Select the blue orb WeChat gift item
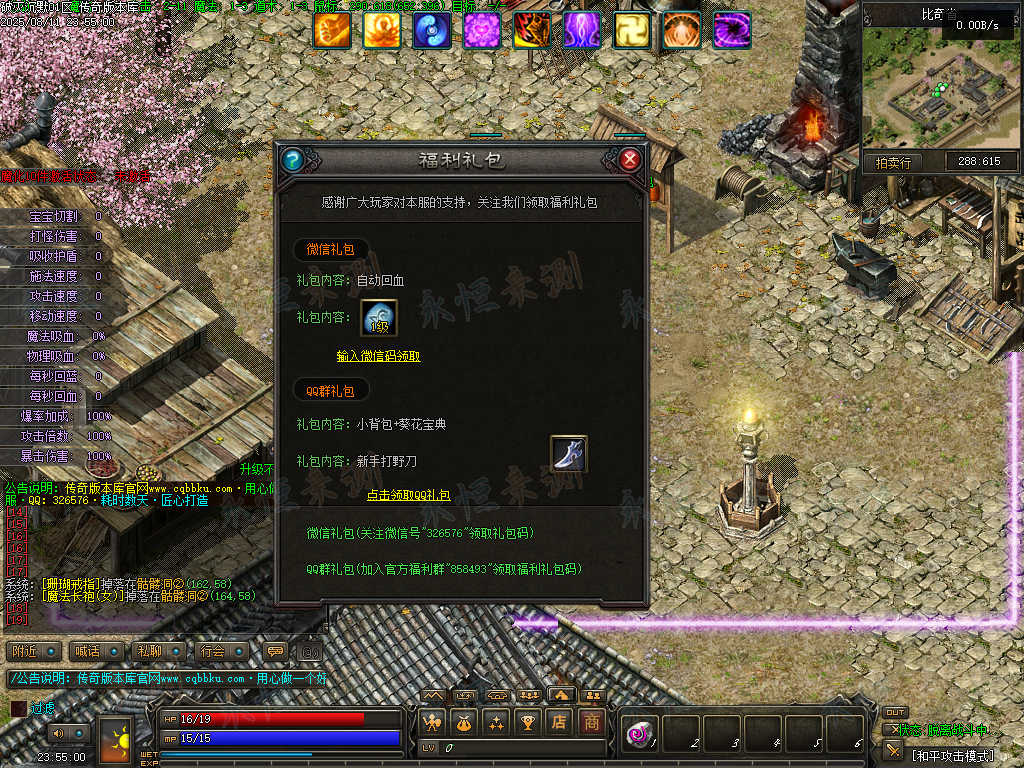The width and height of the screenshot is (1024, 768). 379,318
